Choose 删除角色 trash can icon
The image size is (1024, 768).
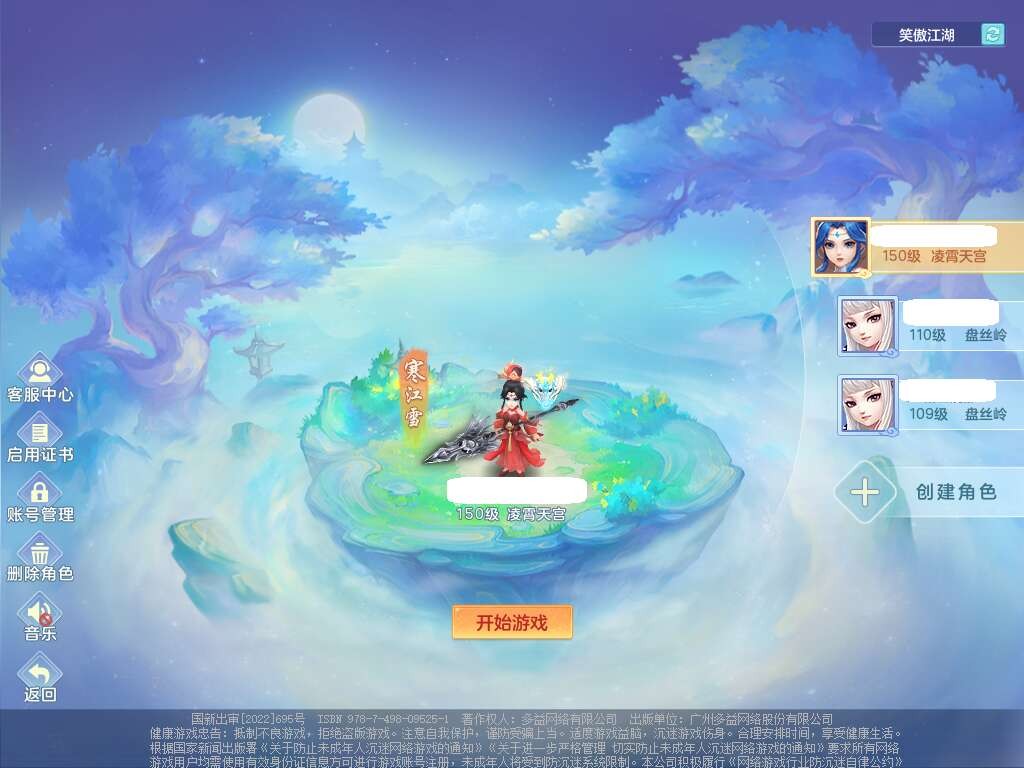pos(40,553)
